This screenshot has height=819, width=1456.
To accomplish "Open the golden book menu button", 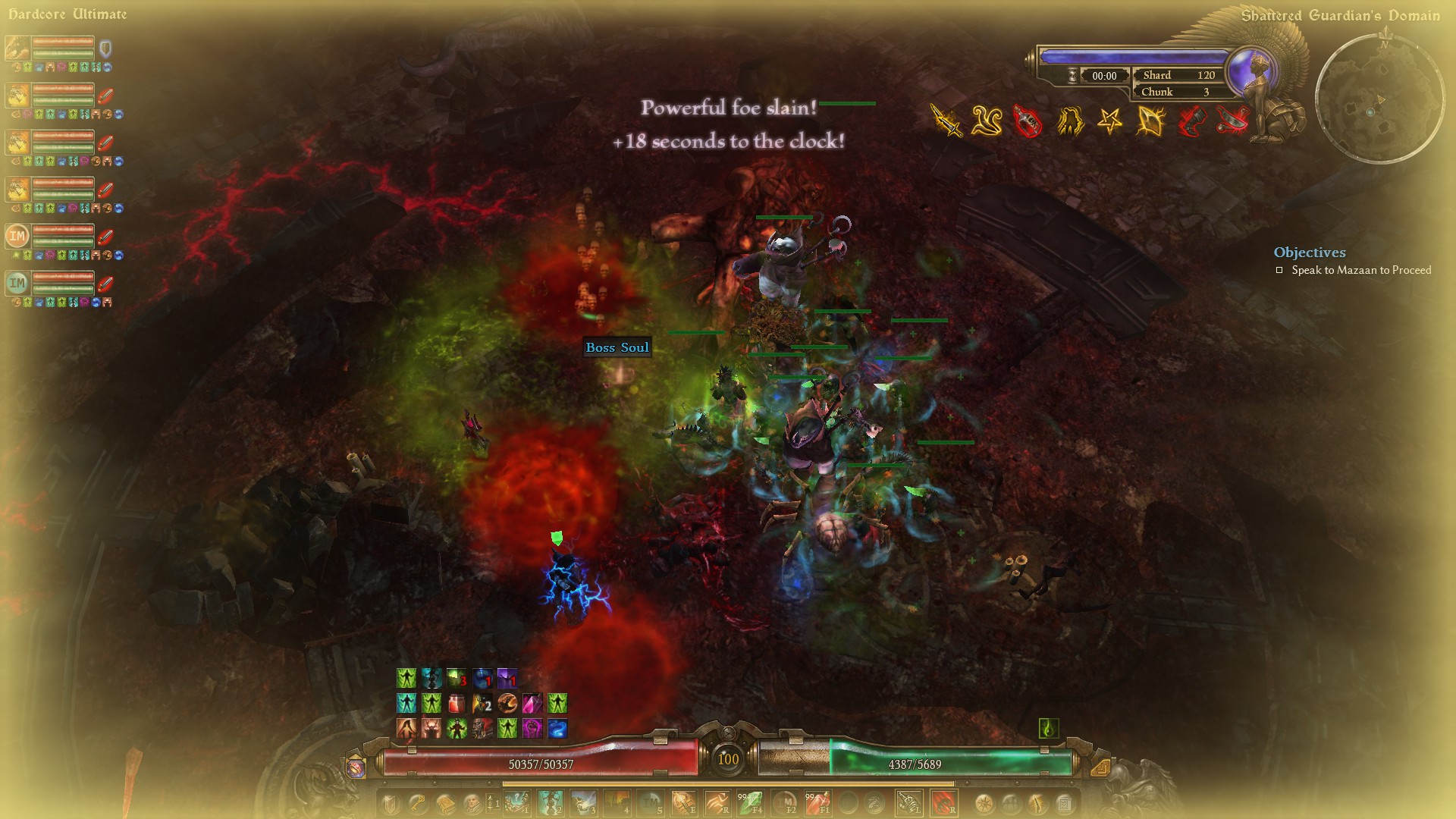I will 445,802.
